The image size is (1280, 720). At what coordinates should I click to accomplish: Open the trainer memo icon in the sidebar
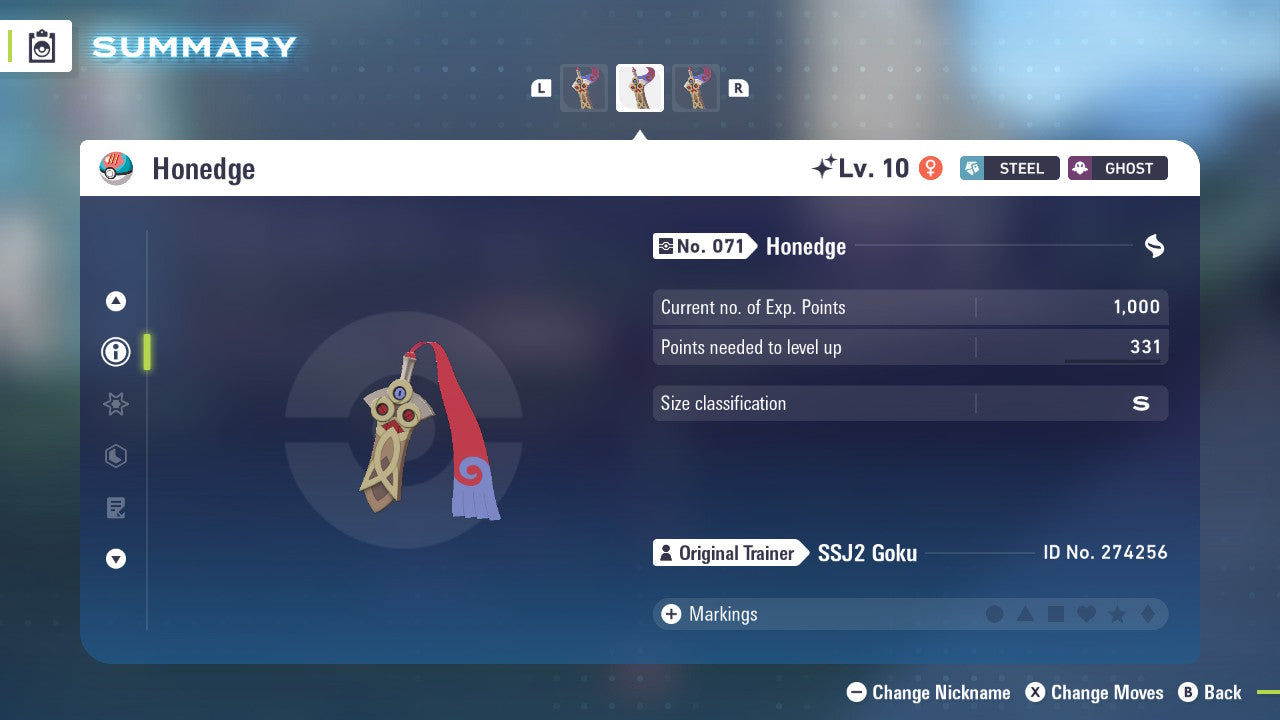pyautogui.click(x=115, y=507)
